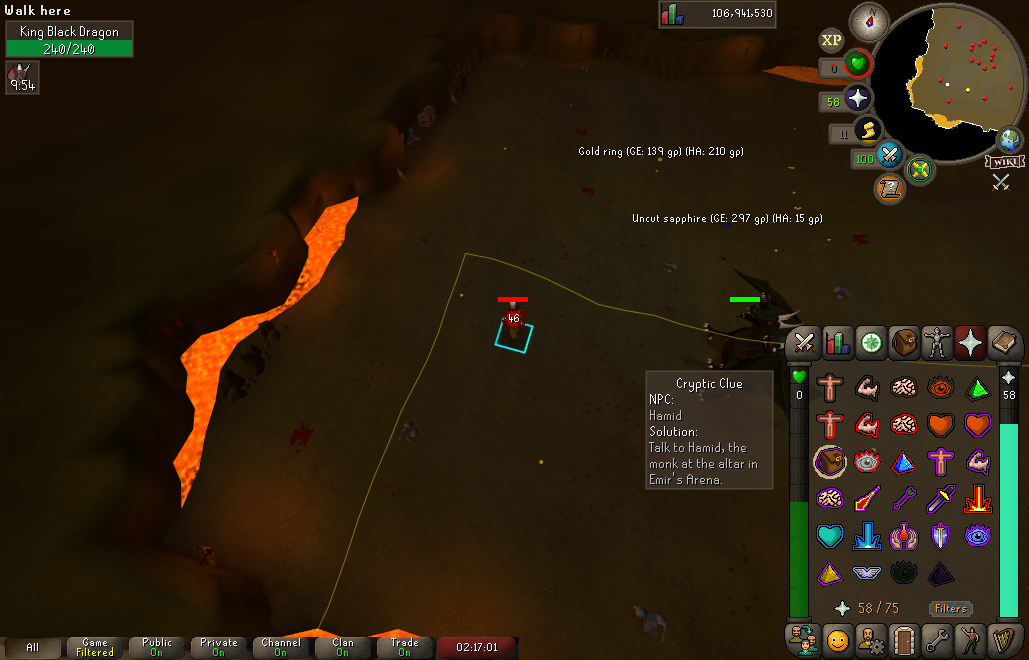Open the Logout door tab
This screenshot has width=1029, height=660.
tap(904, 638)
